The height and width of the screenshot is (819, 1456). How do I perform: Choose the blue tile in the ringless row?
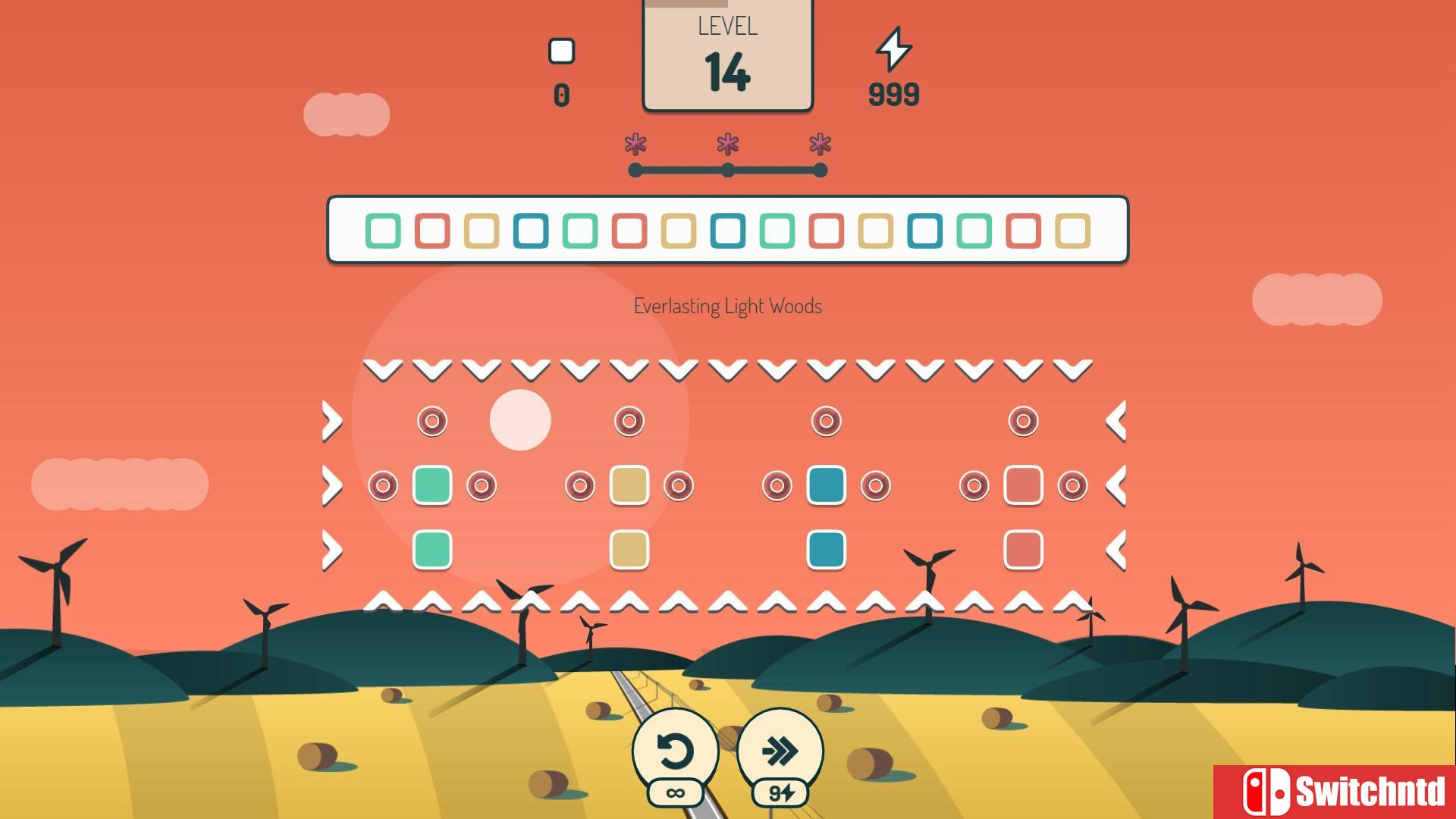[x=827, y=550]
